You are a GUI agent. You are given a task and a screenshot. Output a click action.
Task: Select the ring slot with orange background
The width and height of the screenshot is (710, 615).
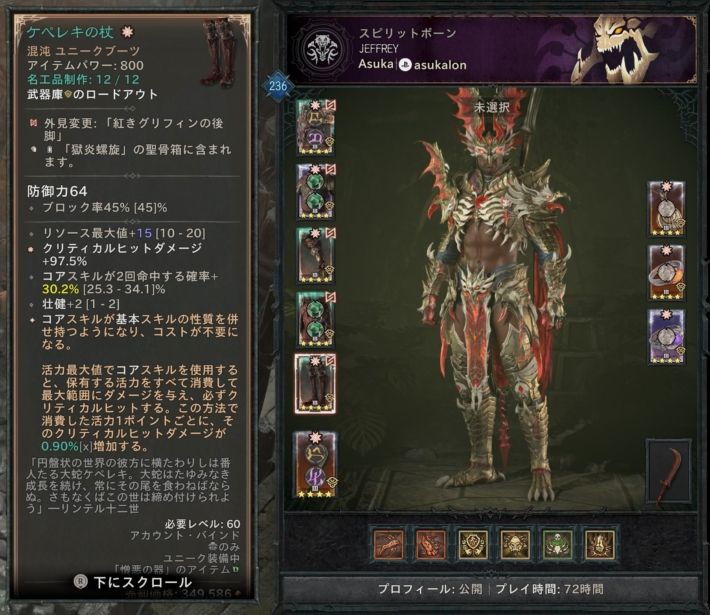tap(666, 271)
